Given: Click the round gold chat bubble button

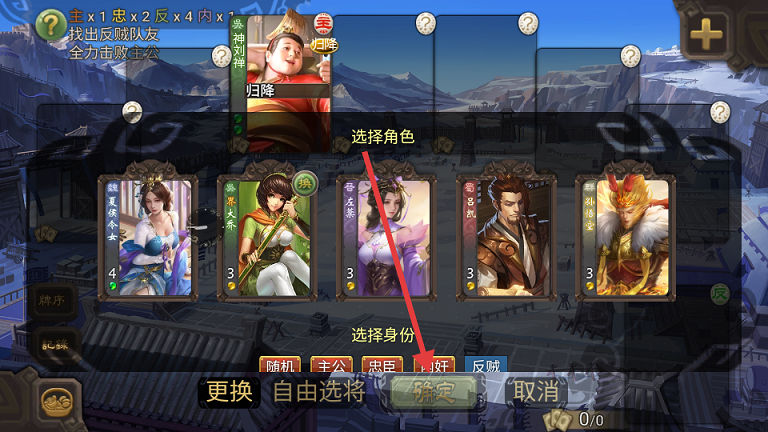Looking at the screenshot, I should 60,401.
